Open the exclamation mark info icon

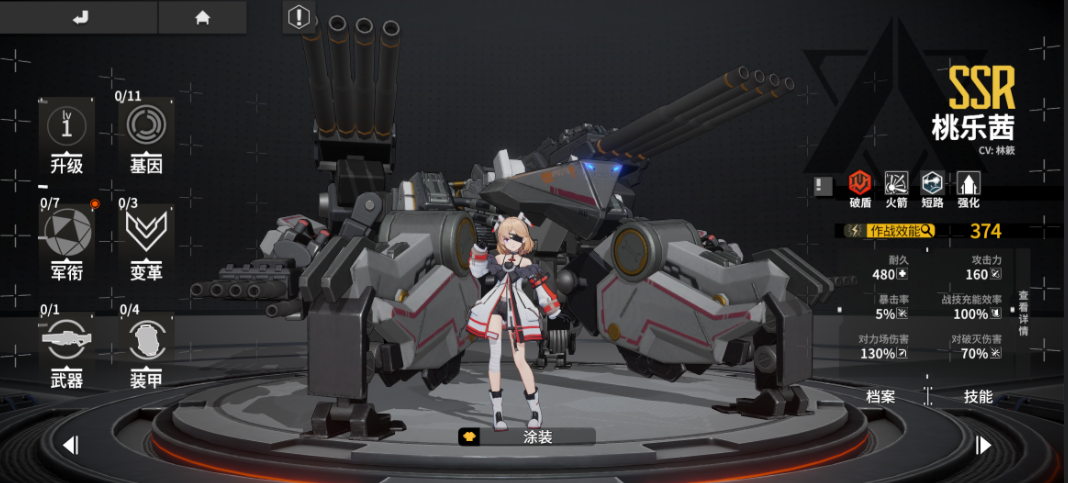299,17
